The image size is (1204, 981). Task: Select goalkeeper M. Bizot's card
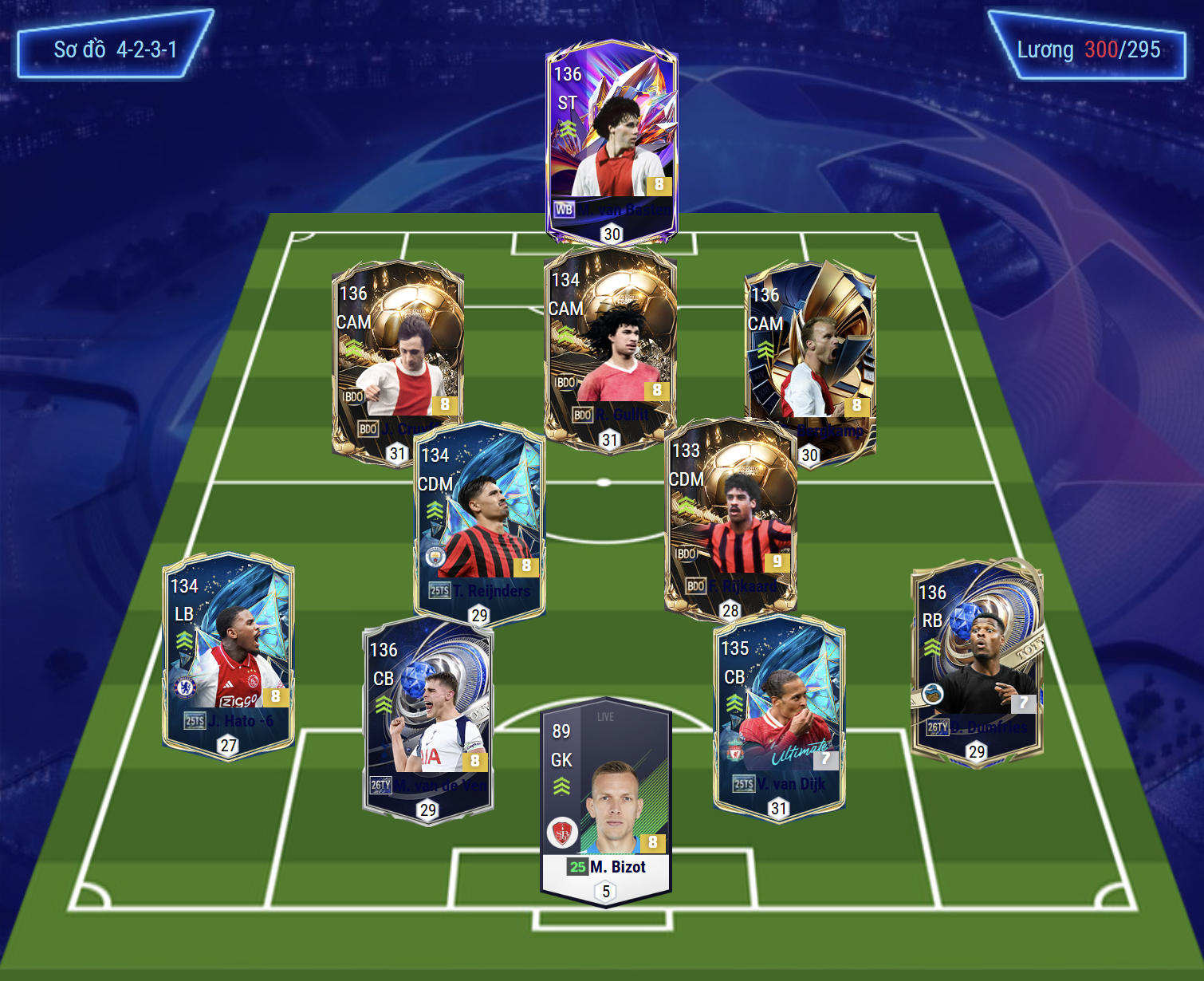(x=606, y=798)
